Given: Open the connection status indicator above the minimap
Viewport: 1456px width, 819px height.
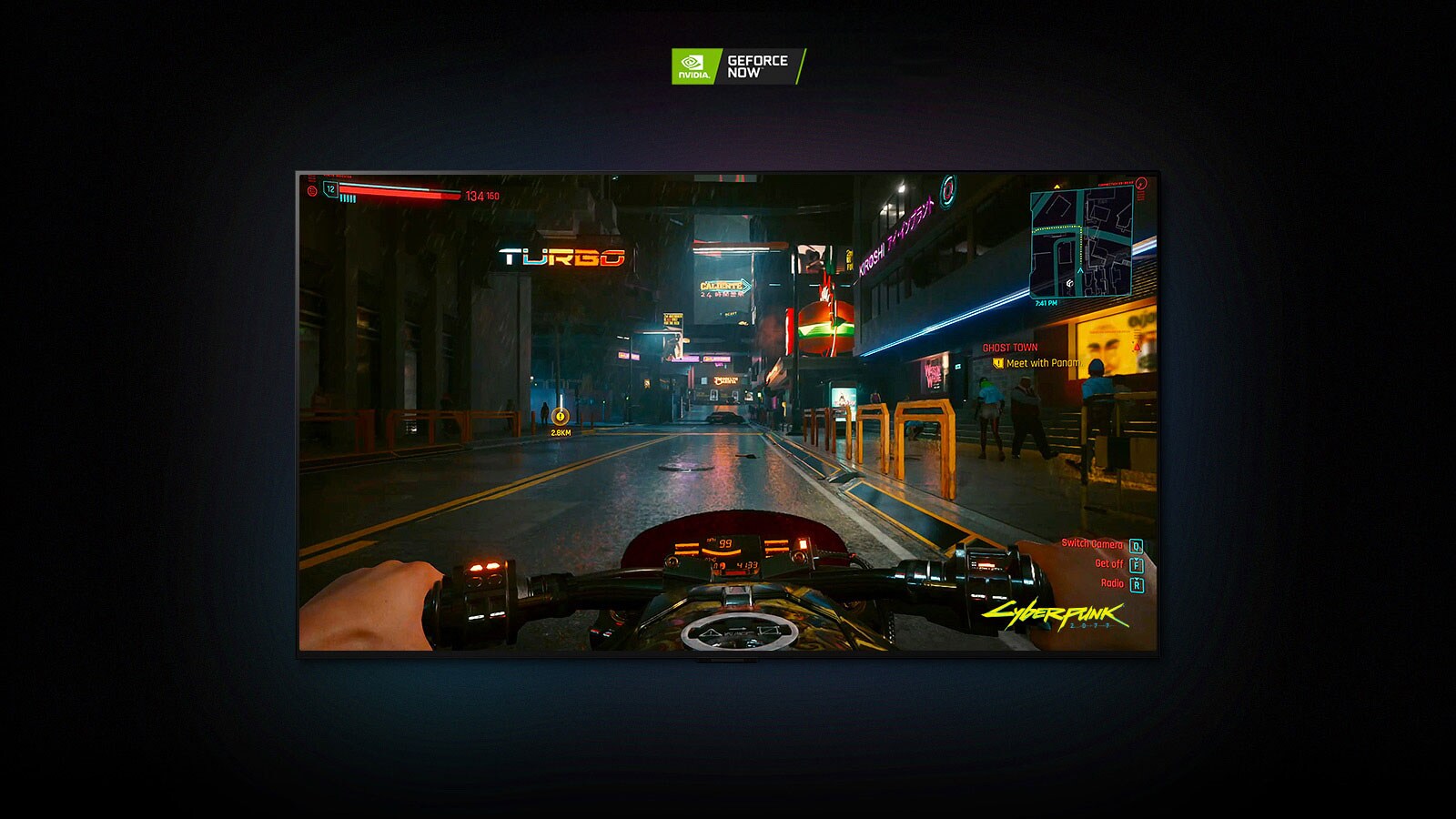Looking at the screenshot, I should [1141, 185].
